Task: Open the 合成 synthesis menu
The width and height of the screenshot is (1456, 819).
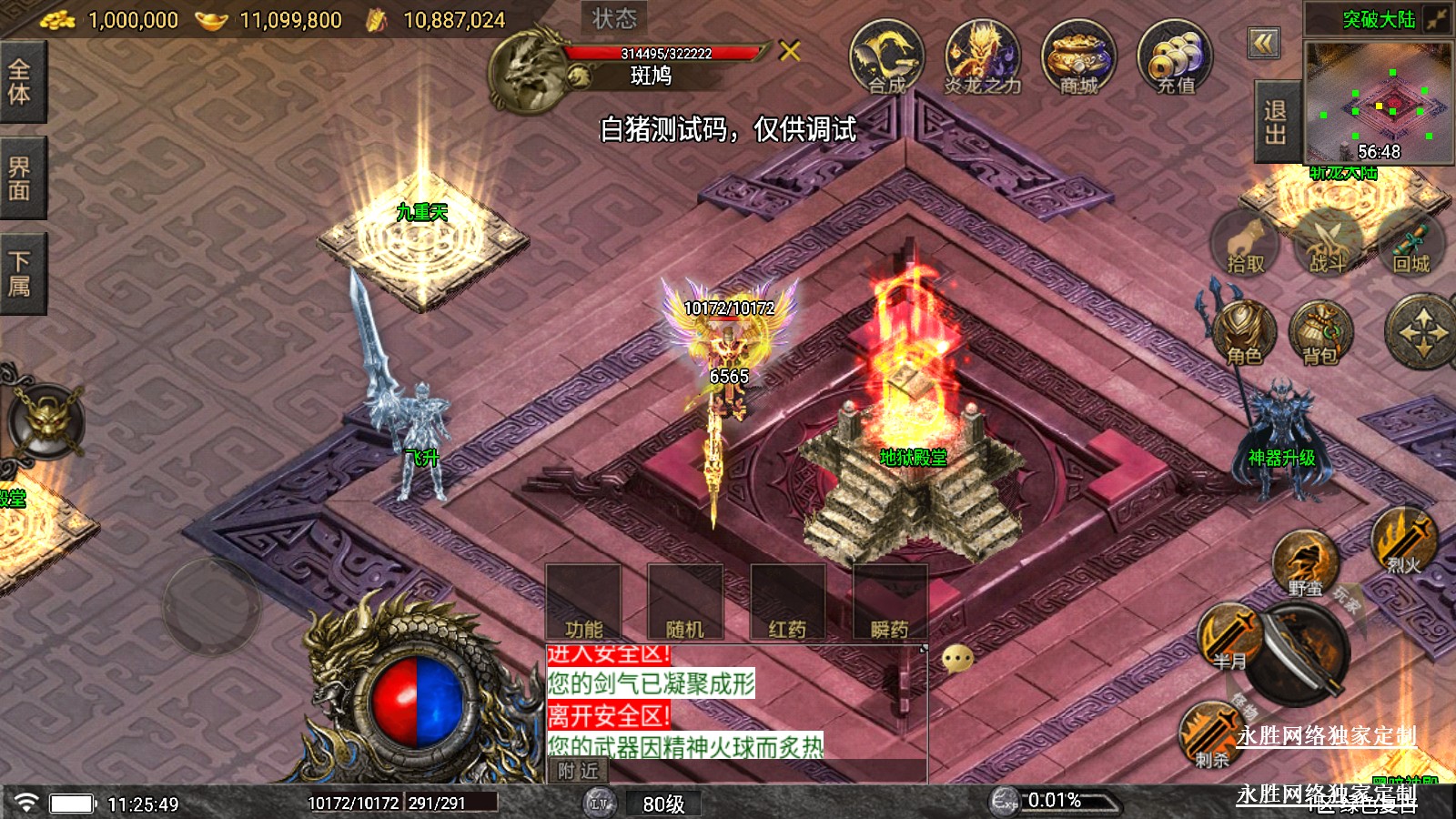Action: tap(886, 58)
